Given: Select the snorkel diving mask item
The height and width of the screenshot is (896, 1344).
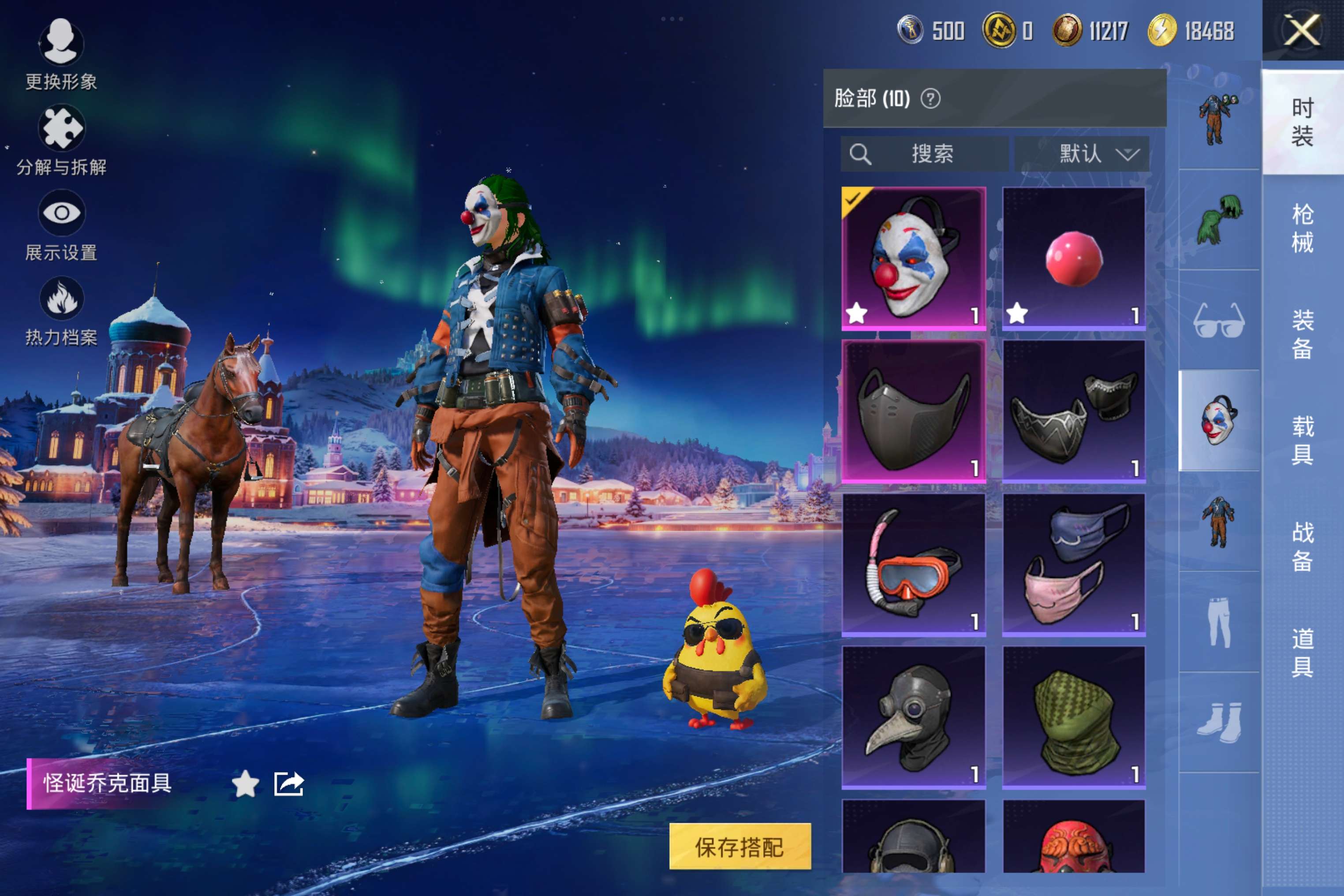Looking at the screenshot, I should pyautogui.click(x=913, y=564).
